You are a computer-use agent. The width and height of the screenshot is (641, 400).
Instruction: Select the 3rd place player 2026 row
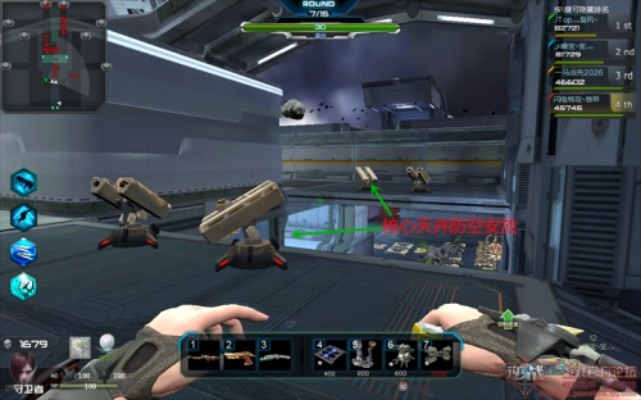click(591, 76)
